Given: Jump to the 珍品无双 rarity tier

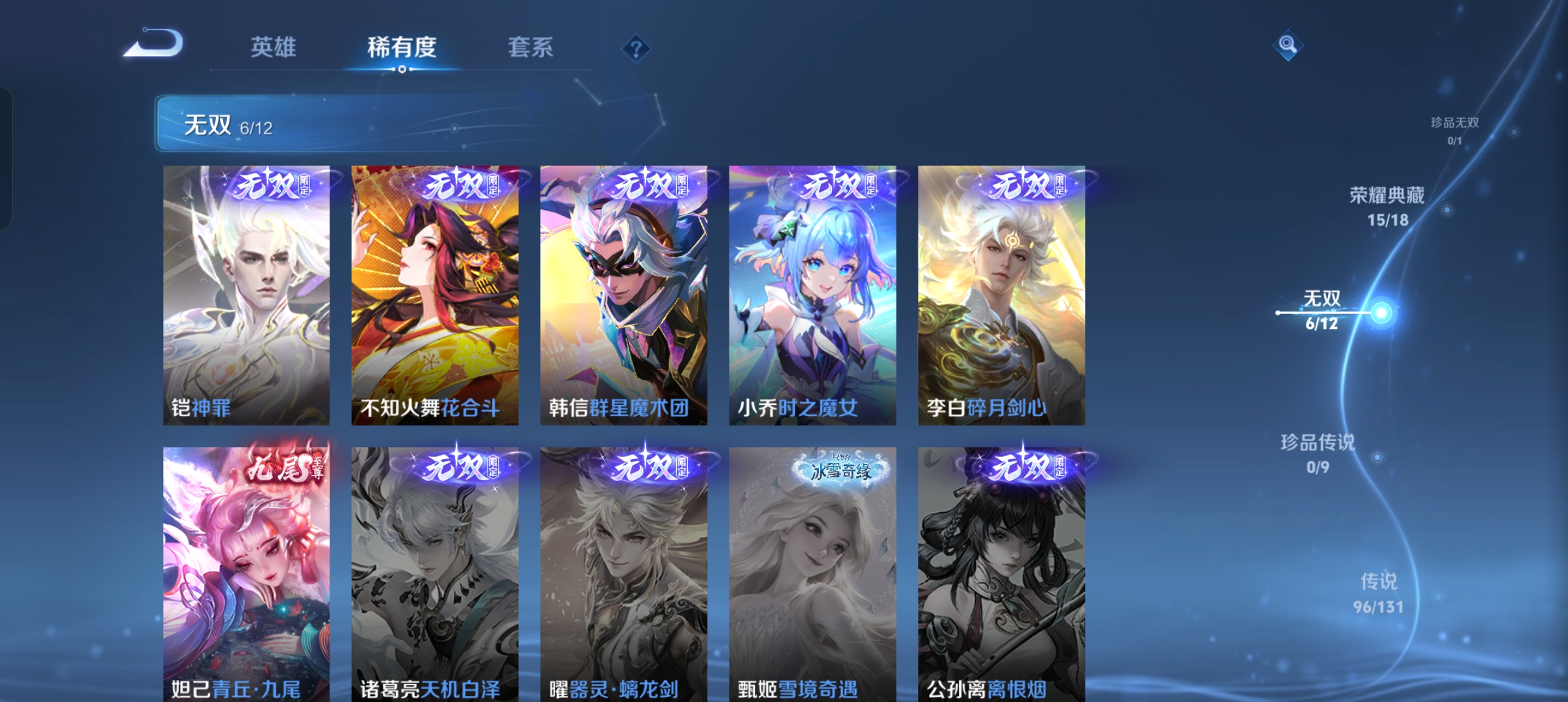Looking at the screenshot, I should point(1455,131).
